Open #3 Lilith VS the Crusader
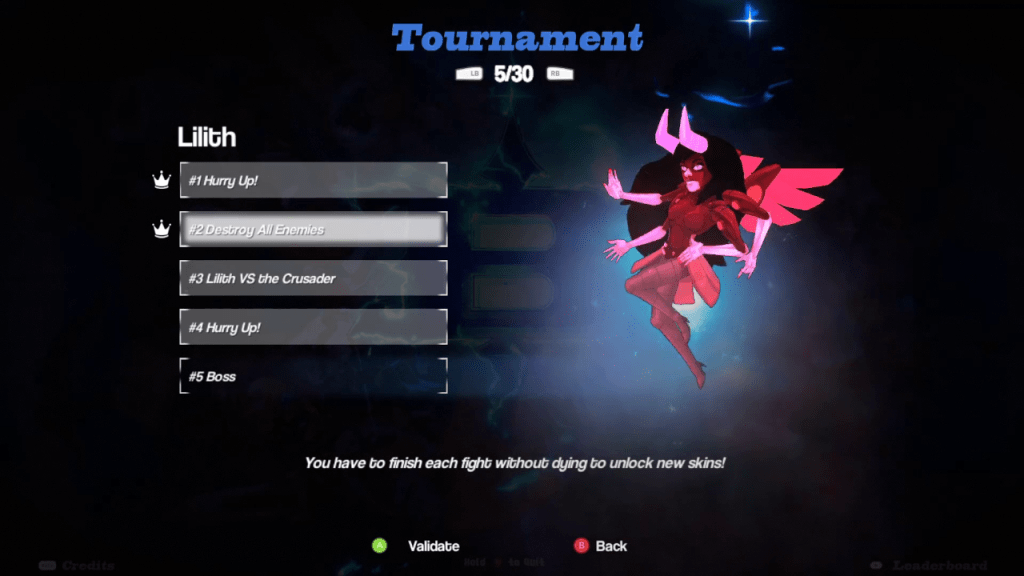 click(313, 278)
